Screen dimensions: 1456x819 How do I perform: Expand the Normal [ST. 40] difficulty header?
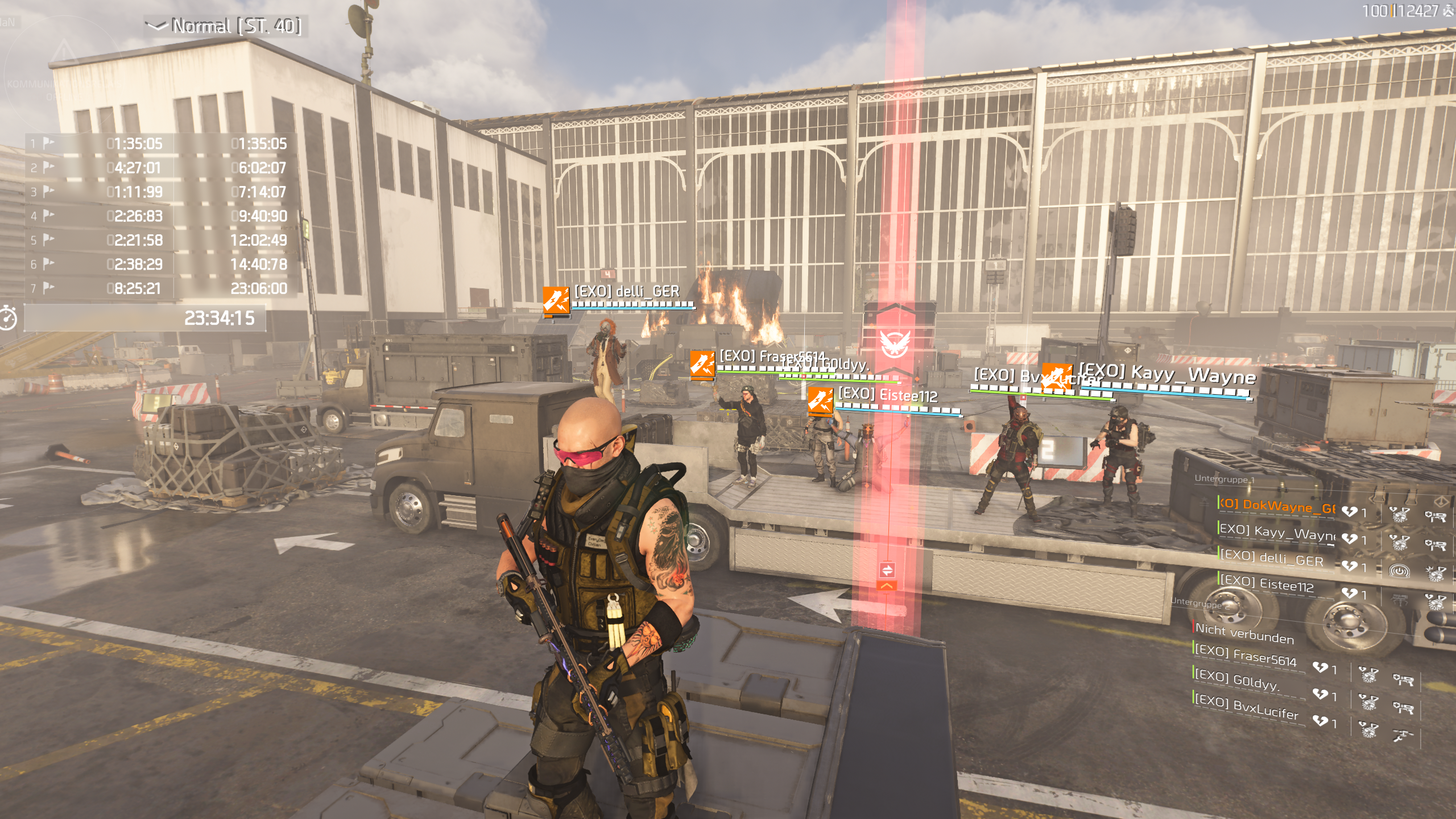tap(225, 26)
